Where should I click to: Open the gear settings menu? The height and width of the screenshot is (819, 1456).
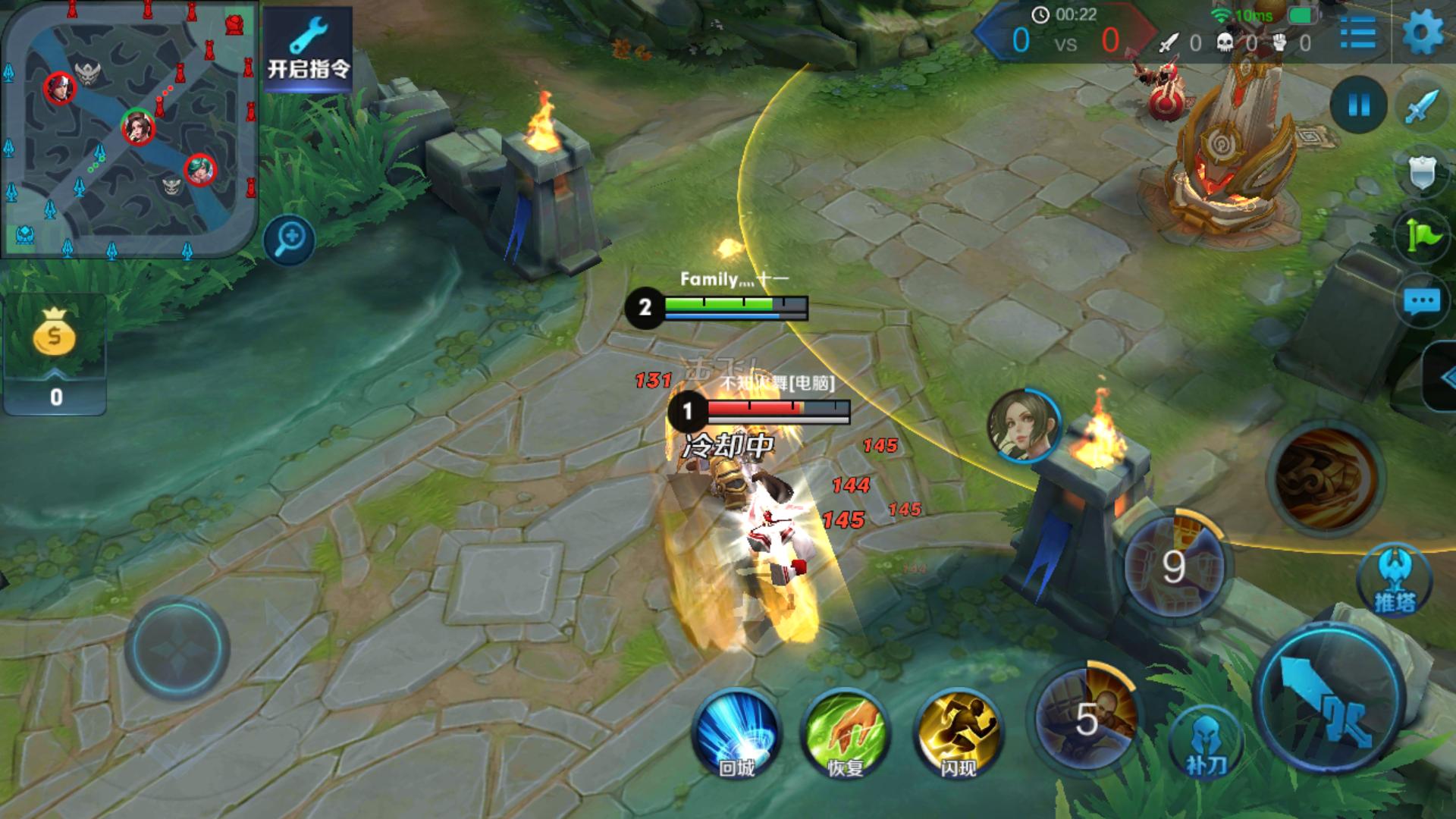click(x=1423, y=33)
